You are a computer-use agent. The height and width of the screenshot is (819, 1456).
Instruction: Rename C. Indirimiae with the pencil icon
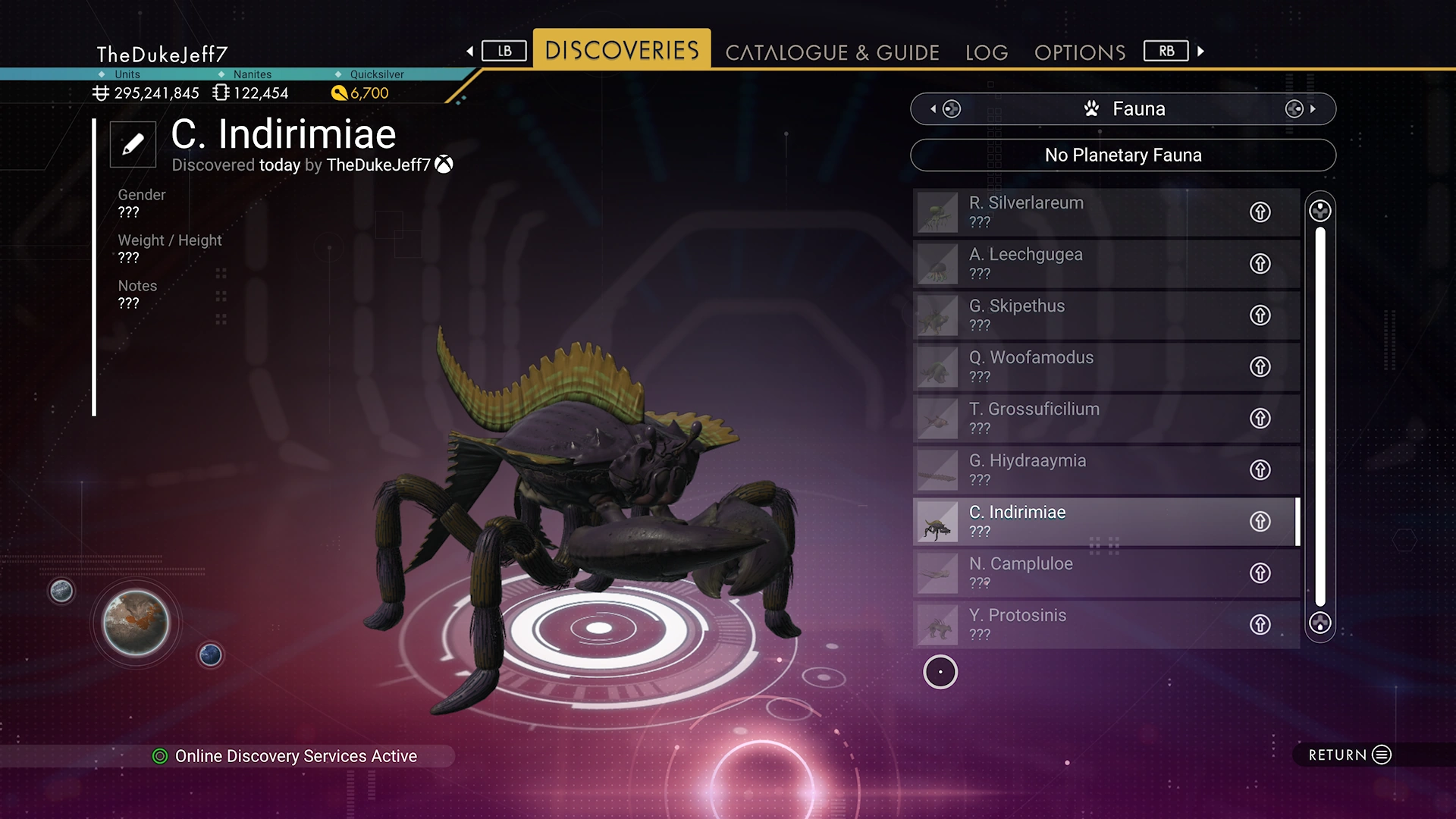133,144
